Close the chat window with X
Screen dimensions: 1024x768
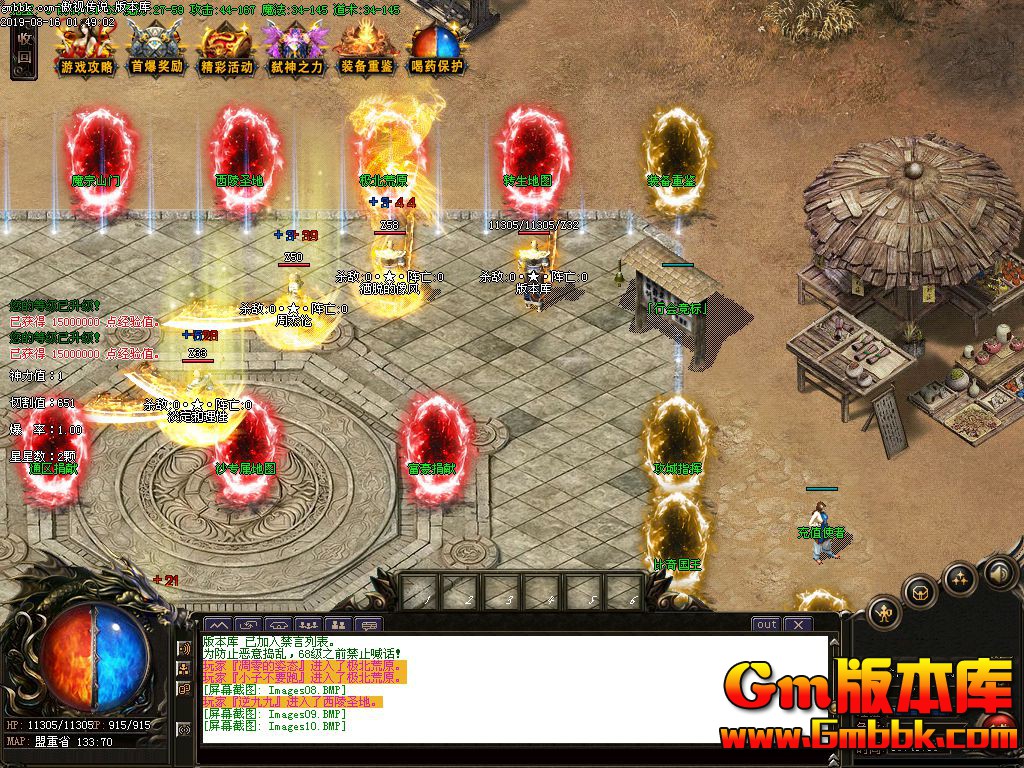(797, 624)
